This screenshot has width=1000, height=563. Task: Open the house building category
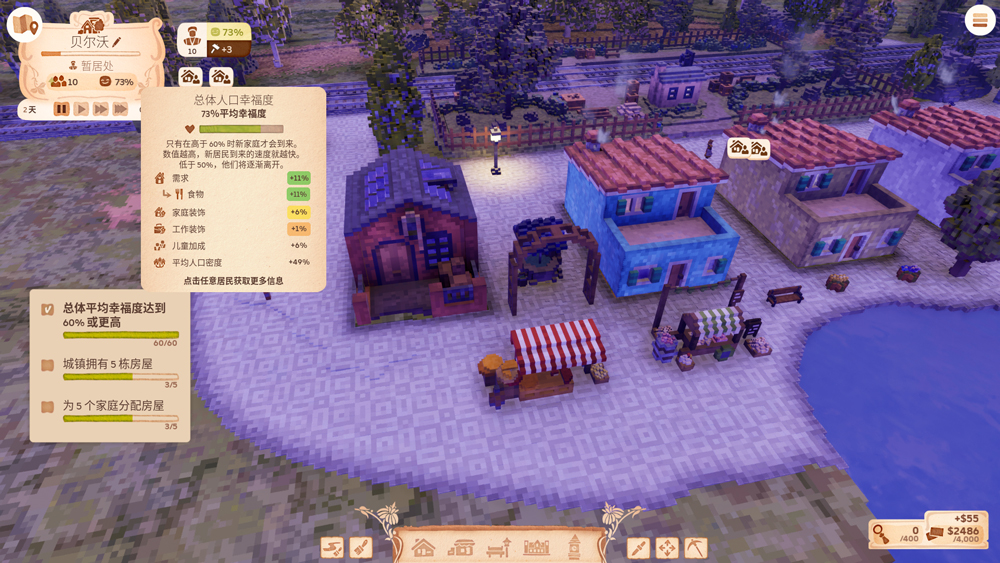tap(424, 548)
